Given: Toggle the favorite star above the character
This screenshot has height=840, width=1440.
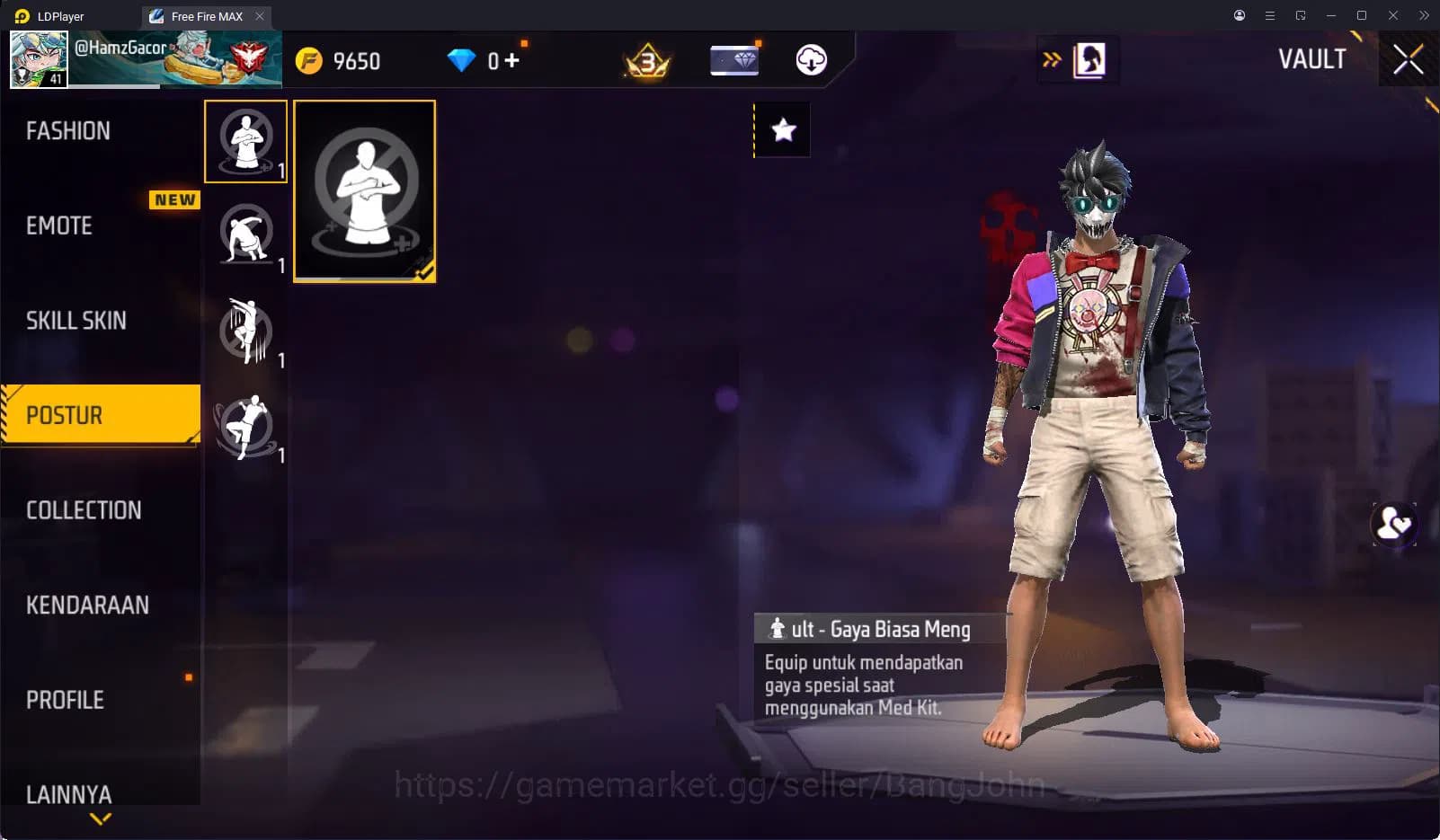Looking at the screenshot, I should pos(781,129).
